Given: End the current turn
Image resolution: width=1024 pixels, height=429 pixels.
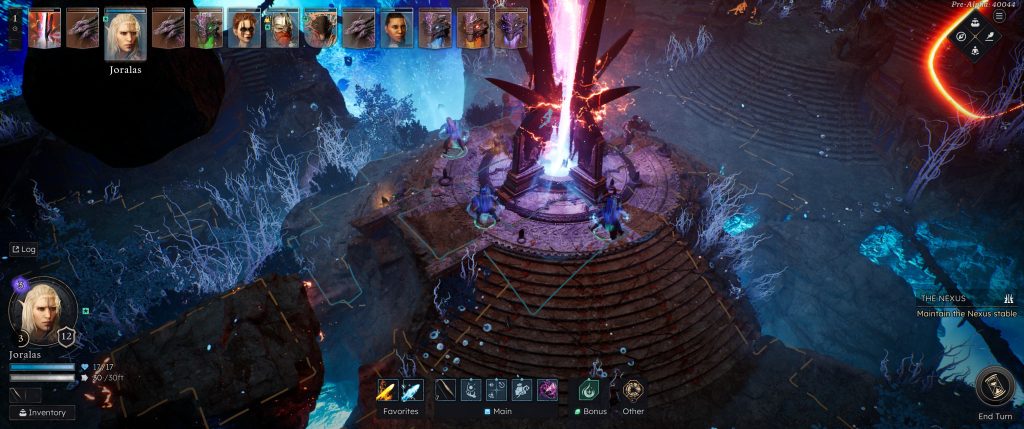Looking at the screenshot, I should point(995,389).
